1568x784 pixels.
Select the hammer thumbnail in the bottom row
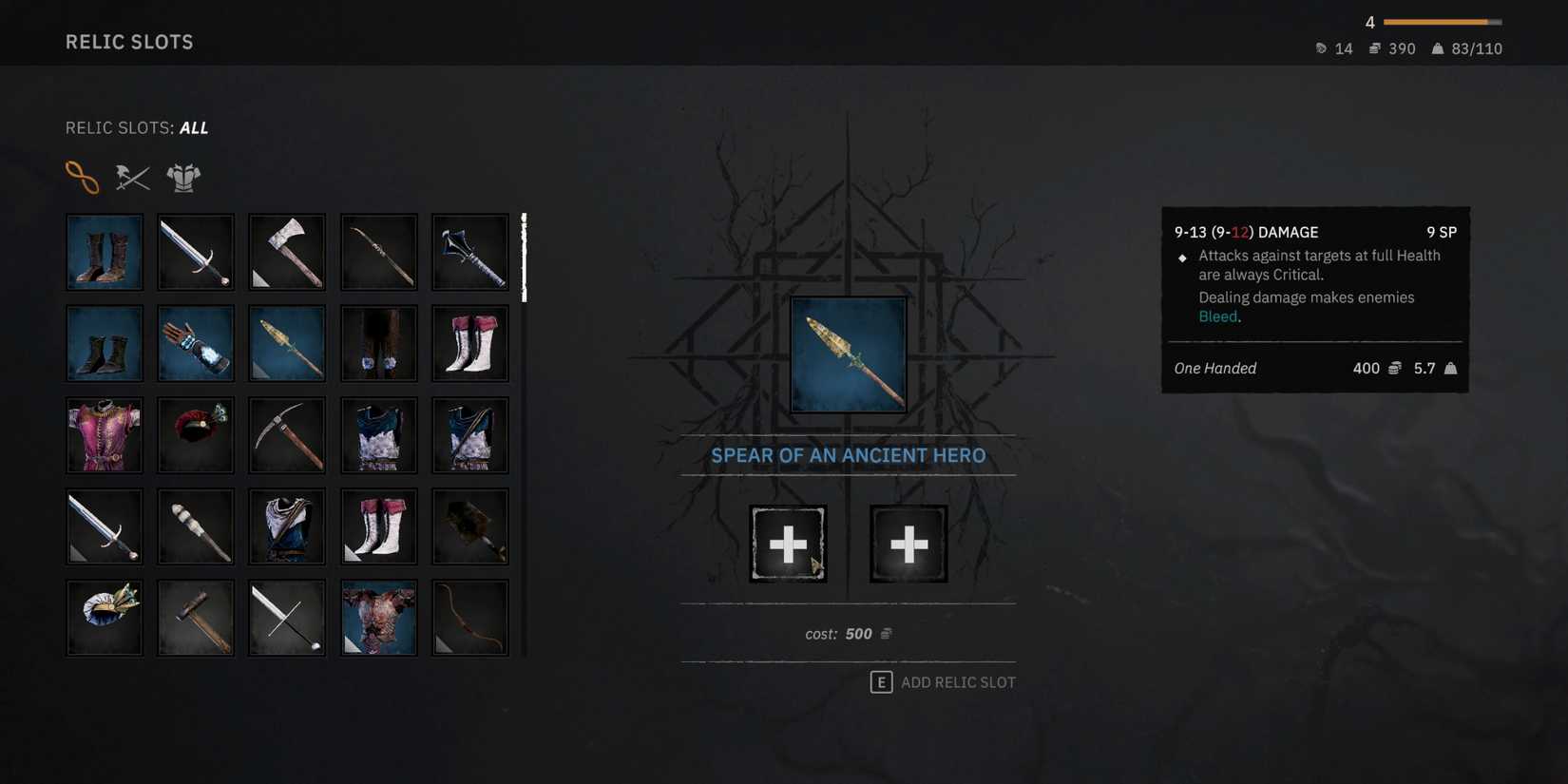pos(196,617)
